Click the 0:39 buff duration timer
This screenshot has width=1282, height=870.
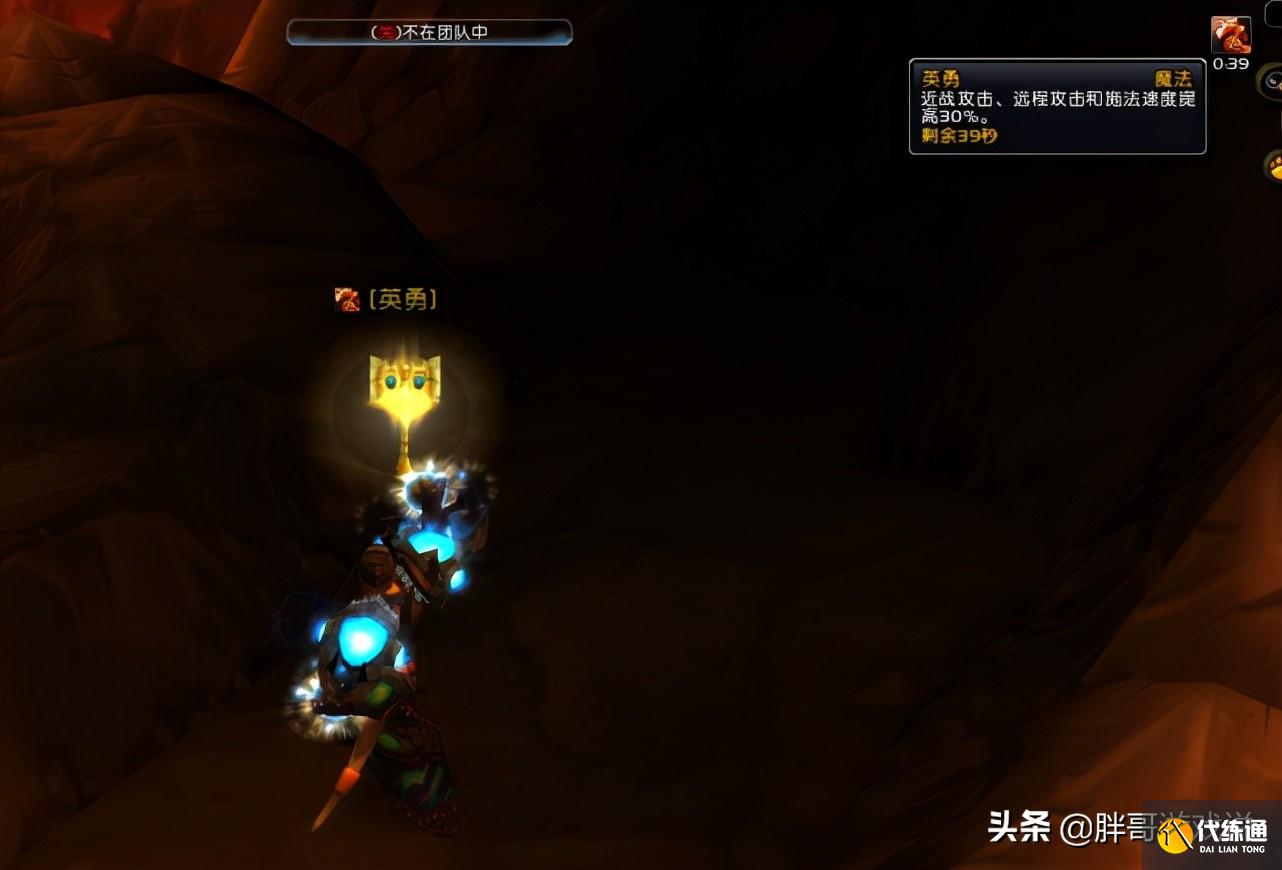click(1231, 63)
